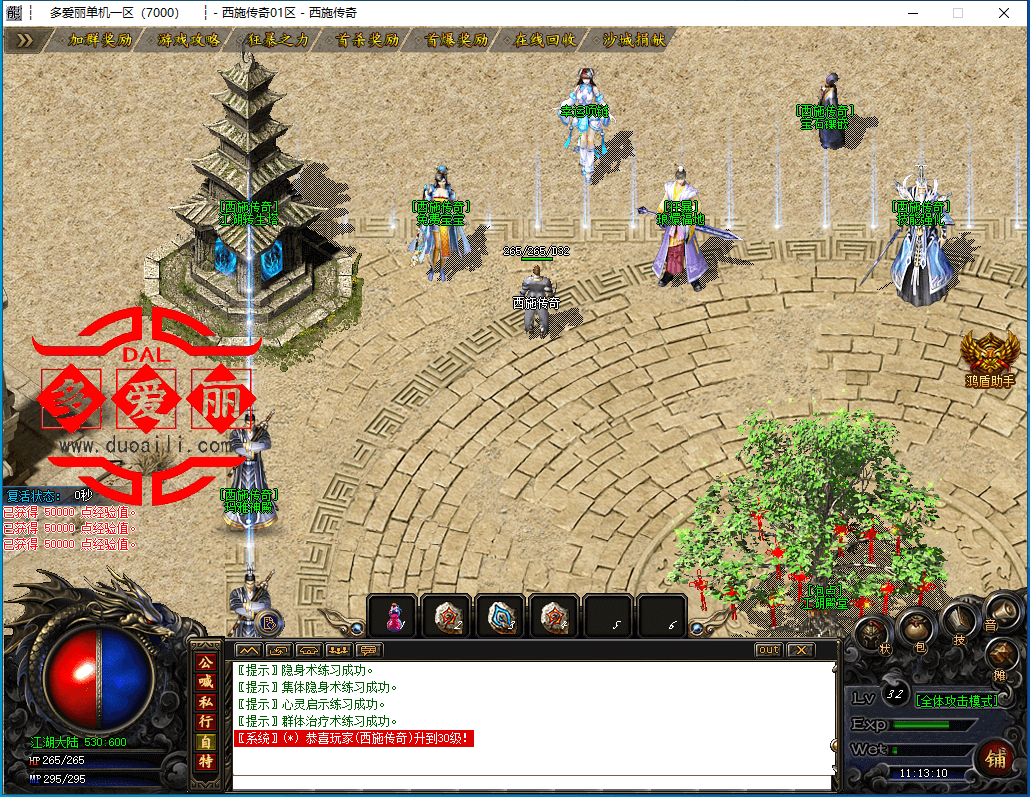
Task: Select the blue scroll stone in hotbar slot 3
Action: click(x=500, y=617)
